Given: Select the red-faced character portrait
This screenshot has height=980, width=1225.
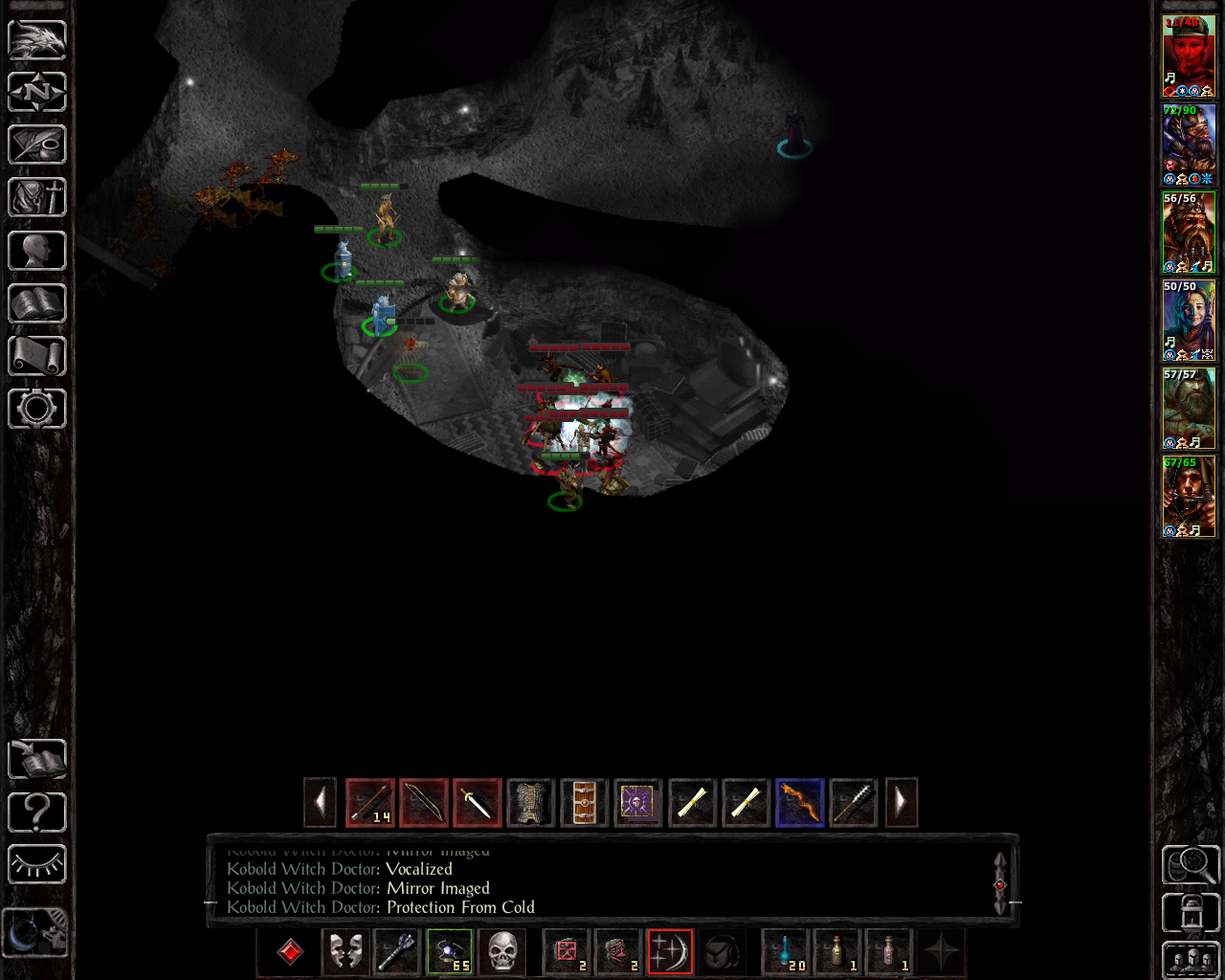Looking at the screenshot, I should (x=1188, y=56).
